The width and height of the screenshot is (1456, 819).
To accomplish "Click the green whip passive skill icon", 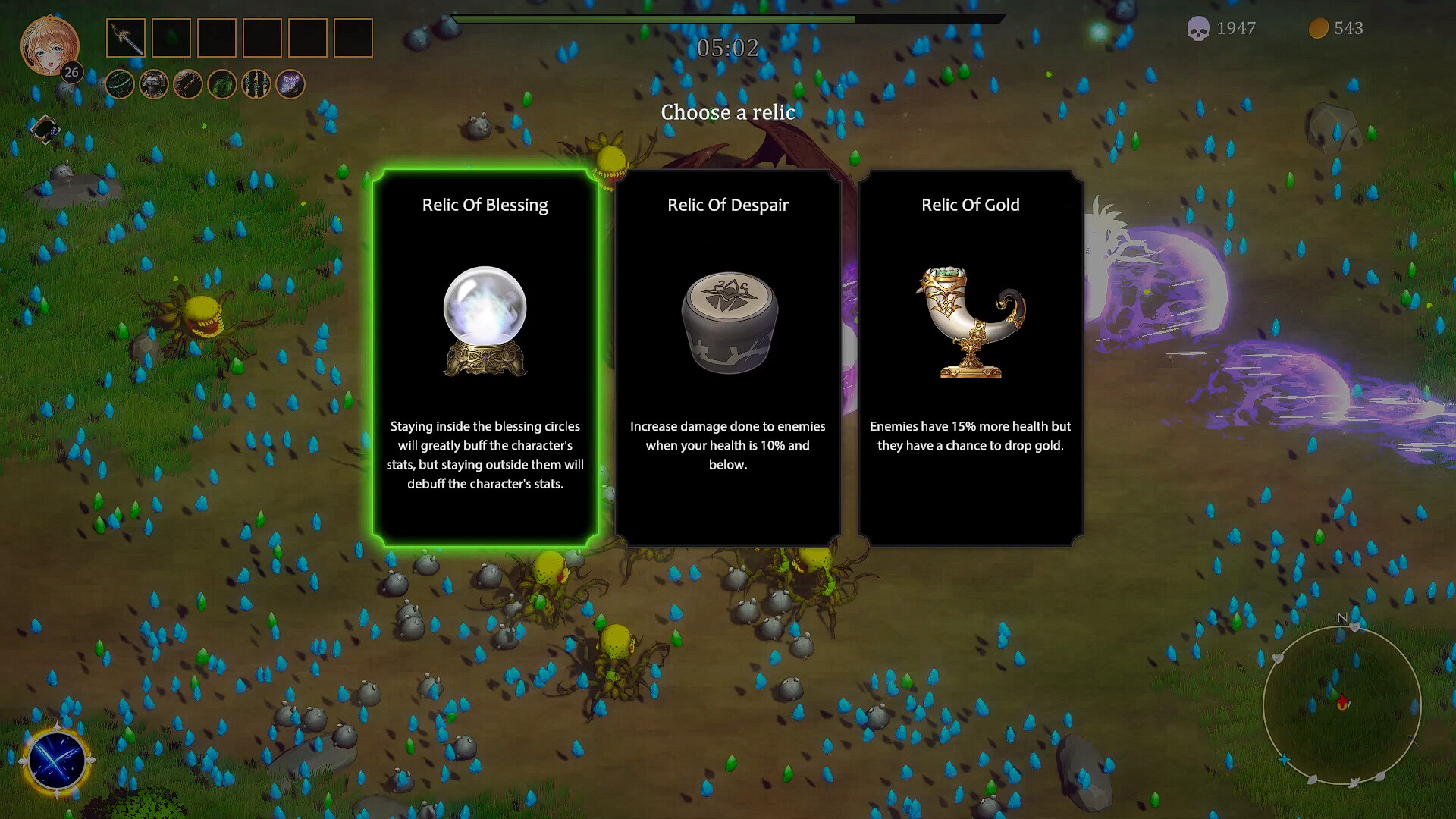I will (x=119, y=85).
